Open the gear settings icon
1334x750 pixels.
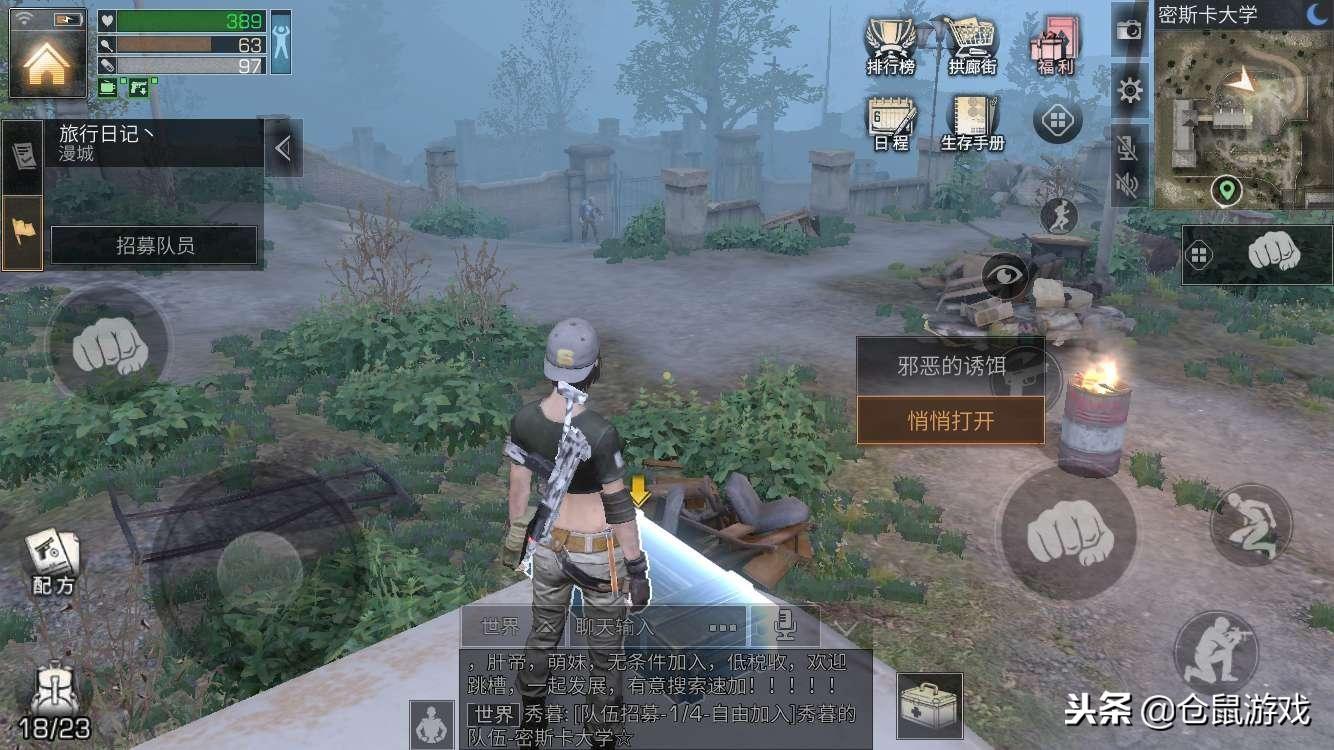[x=1130, y=92]
